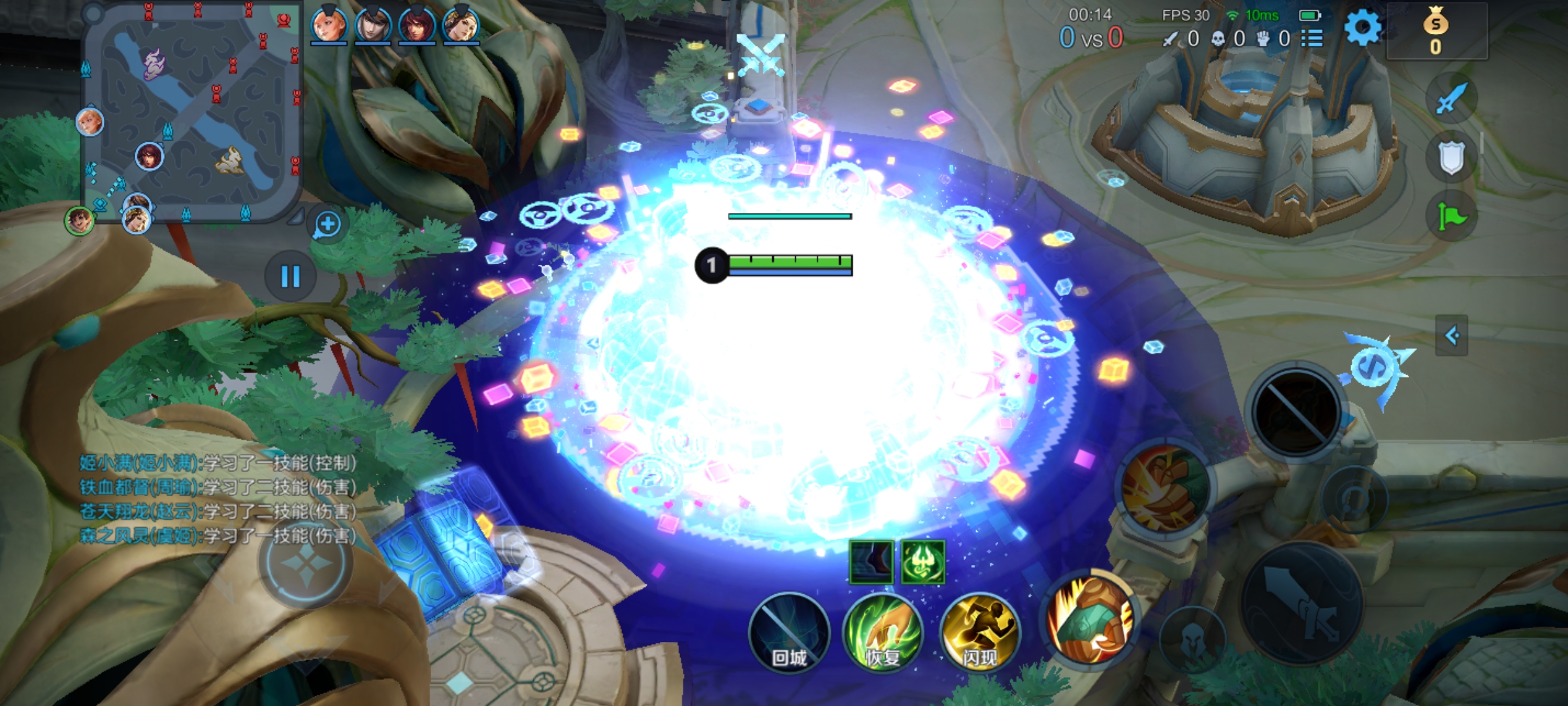Viewport: 1568px width, 706px height.
Task: Activate the glowing green-fist skill
Action: tap(1090, 617)
